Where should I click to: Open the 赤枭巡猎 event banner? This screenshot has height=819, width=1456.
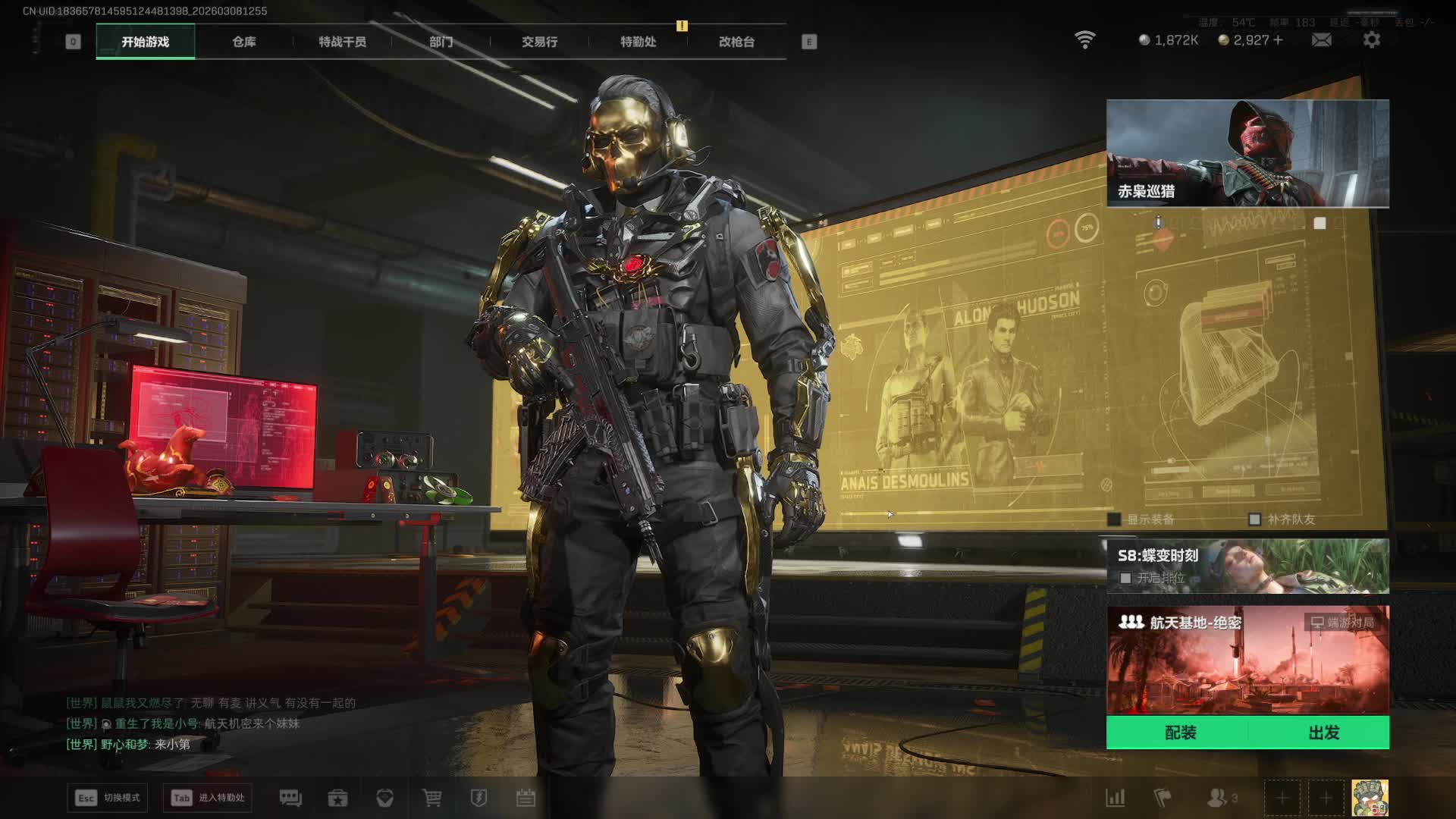coord(1247,153)
